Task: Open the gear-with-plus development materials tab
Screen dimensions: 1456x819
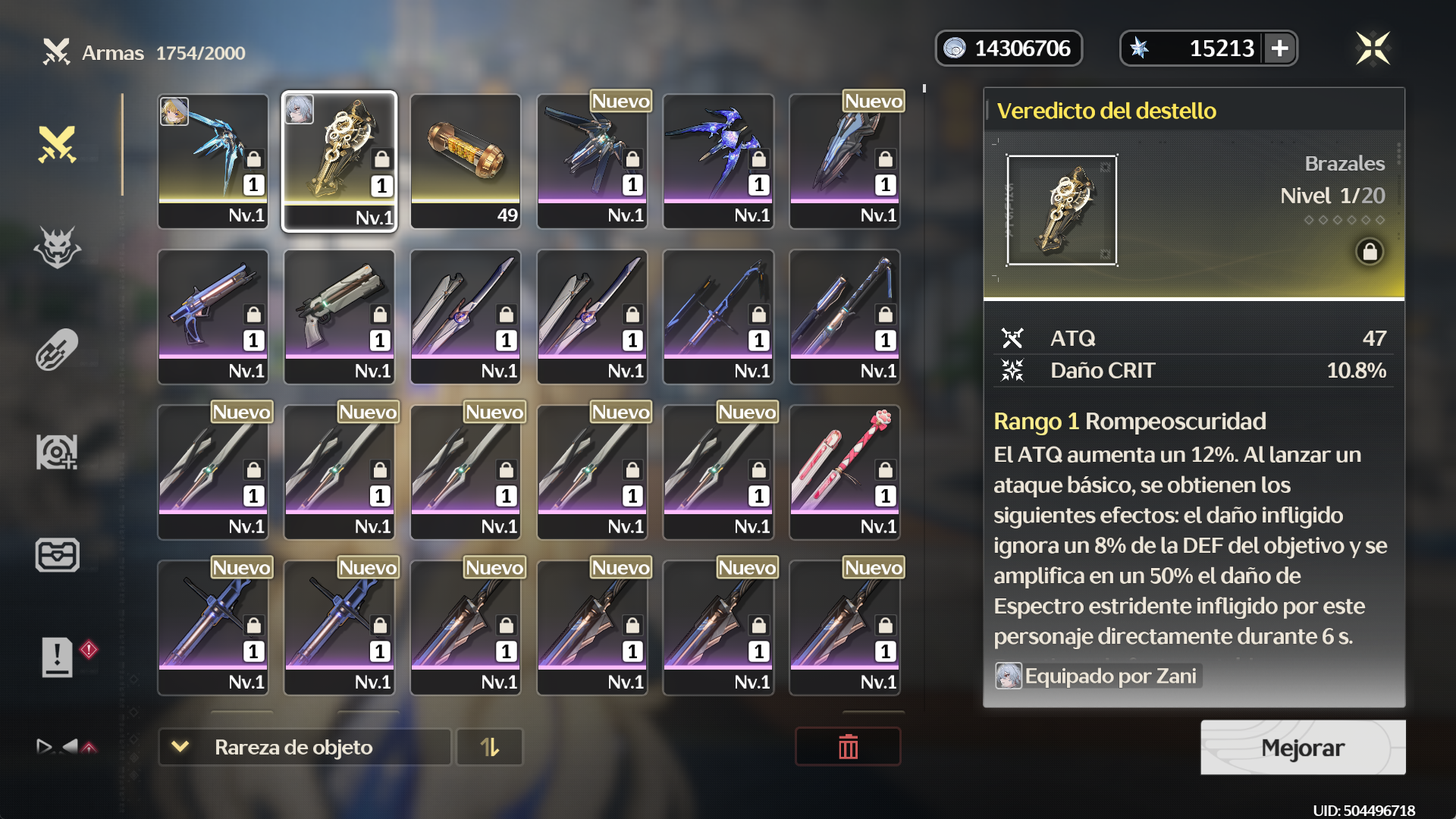Action: (58, 452)
